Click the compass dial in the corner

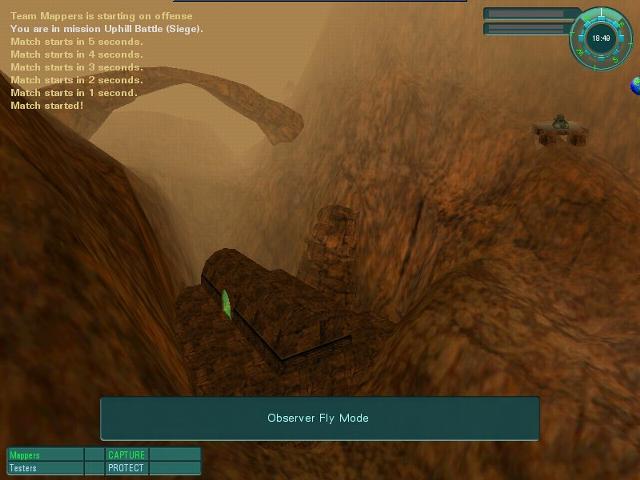pos(600,38)
